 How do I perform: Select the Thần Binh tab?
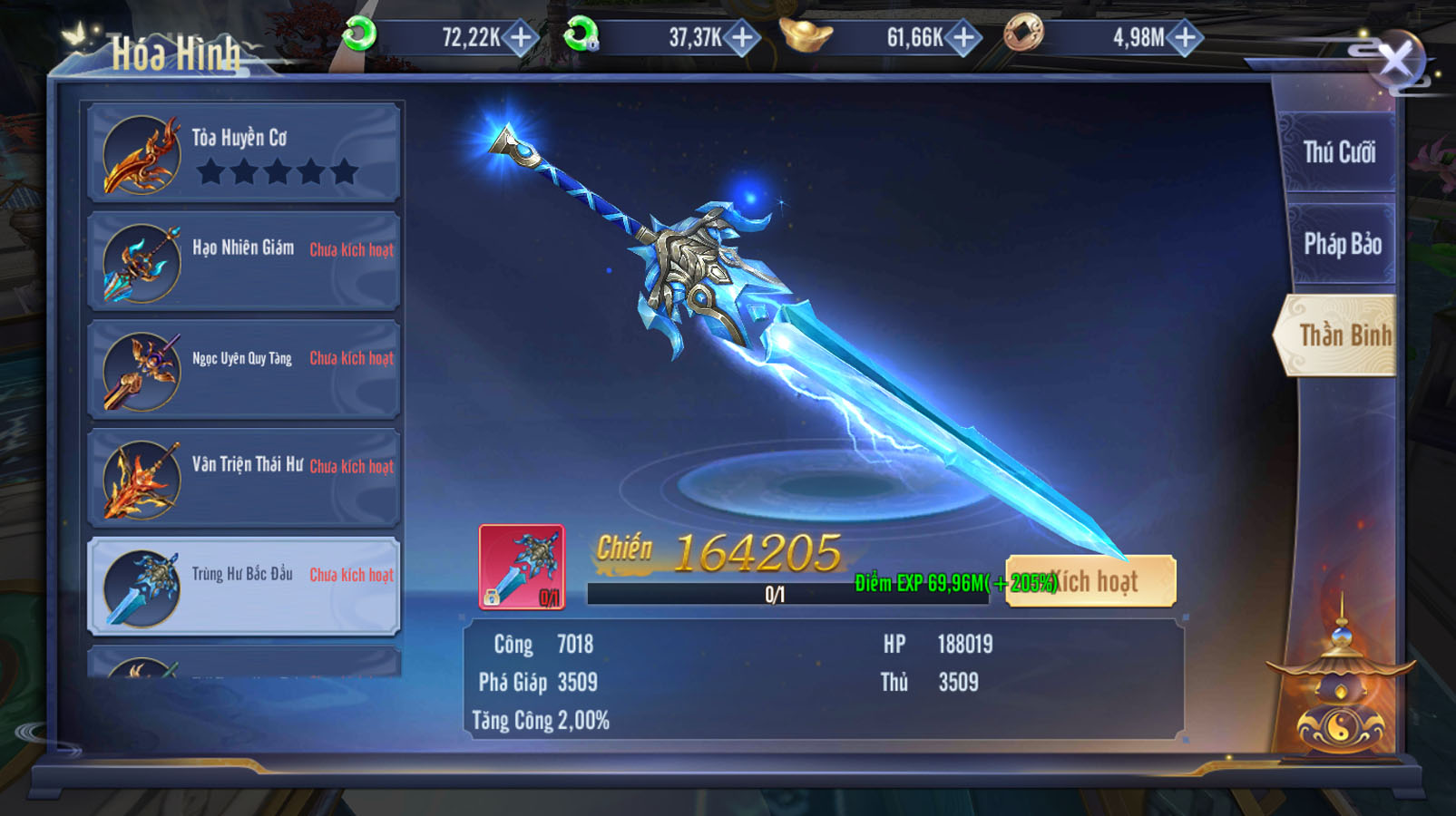[x=1345, y=335]
